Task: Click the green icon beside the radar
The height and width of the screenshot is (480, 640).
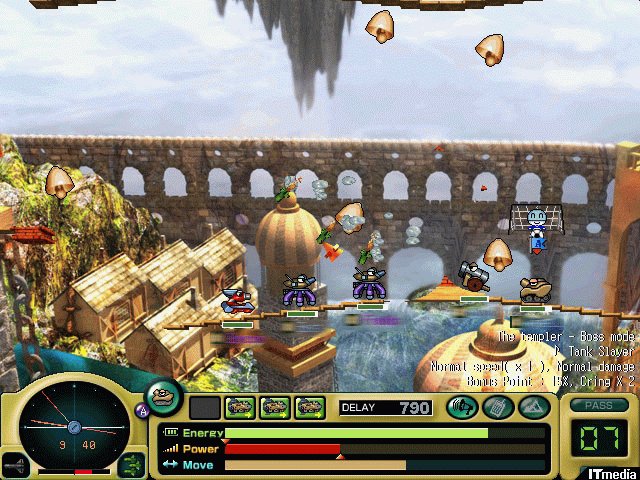Action: (131, 463)
